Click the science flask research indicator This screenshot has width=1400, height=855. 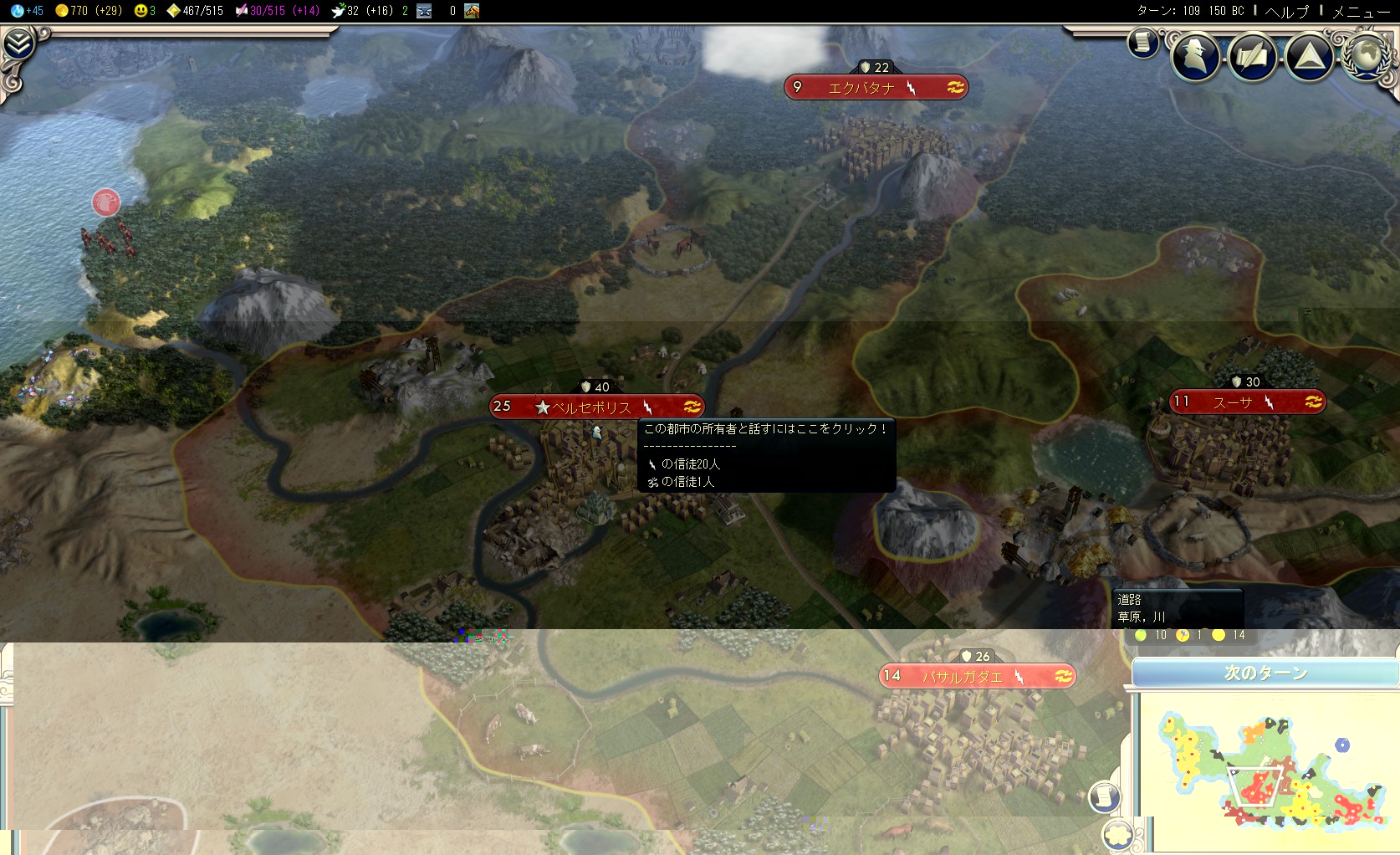pyautogui.click(x=27, y=11)
